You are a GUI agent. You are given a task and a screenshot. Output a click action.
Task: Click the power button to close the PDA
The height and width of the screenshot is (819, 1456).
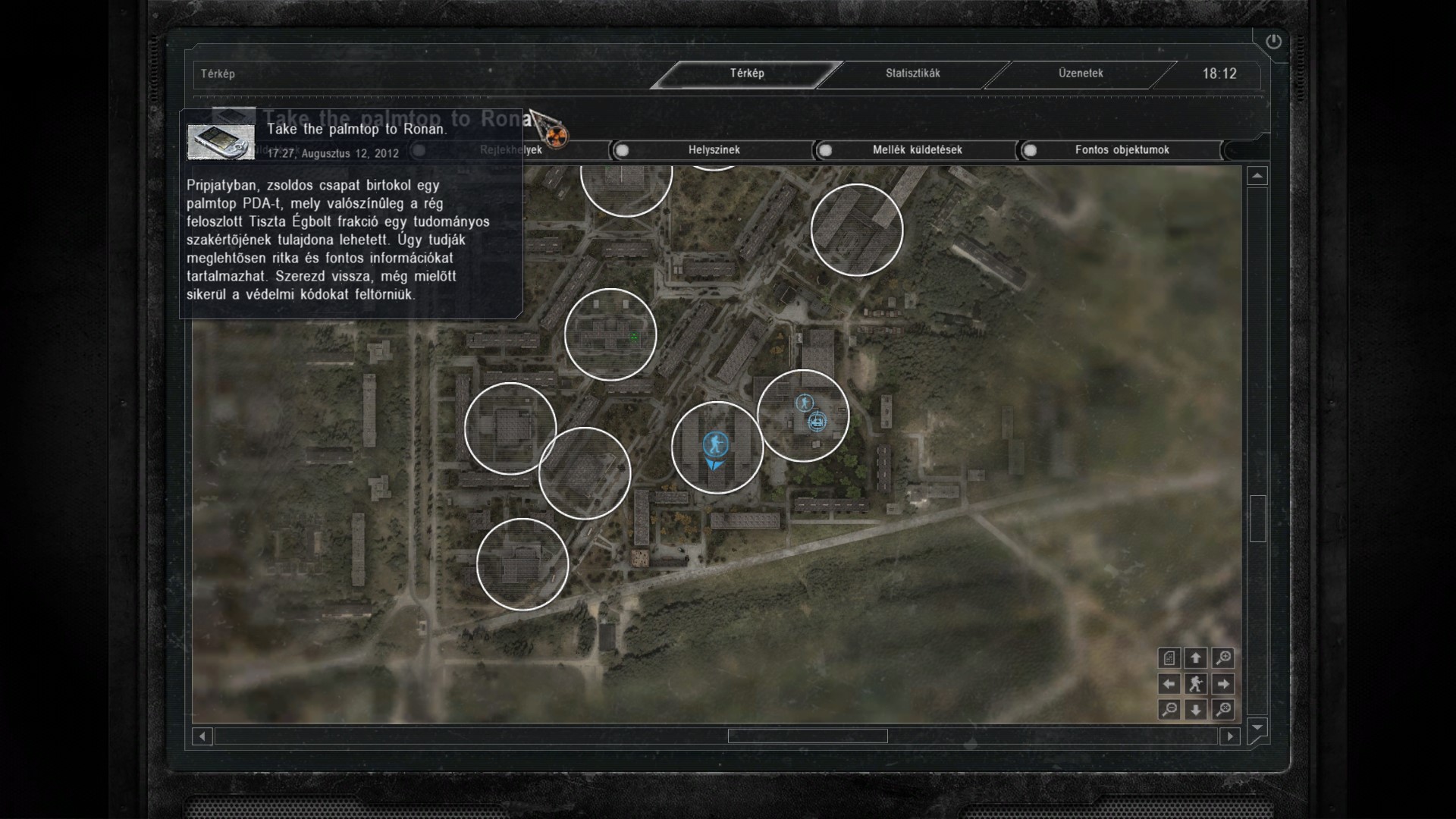pos(1273,42)
